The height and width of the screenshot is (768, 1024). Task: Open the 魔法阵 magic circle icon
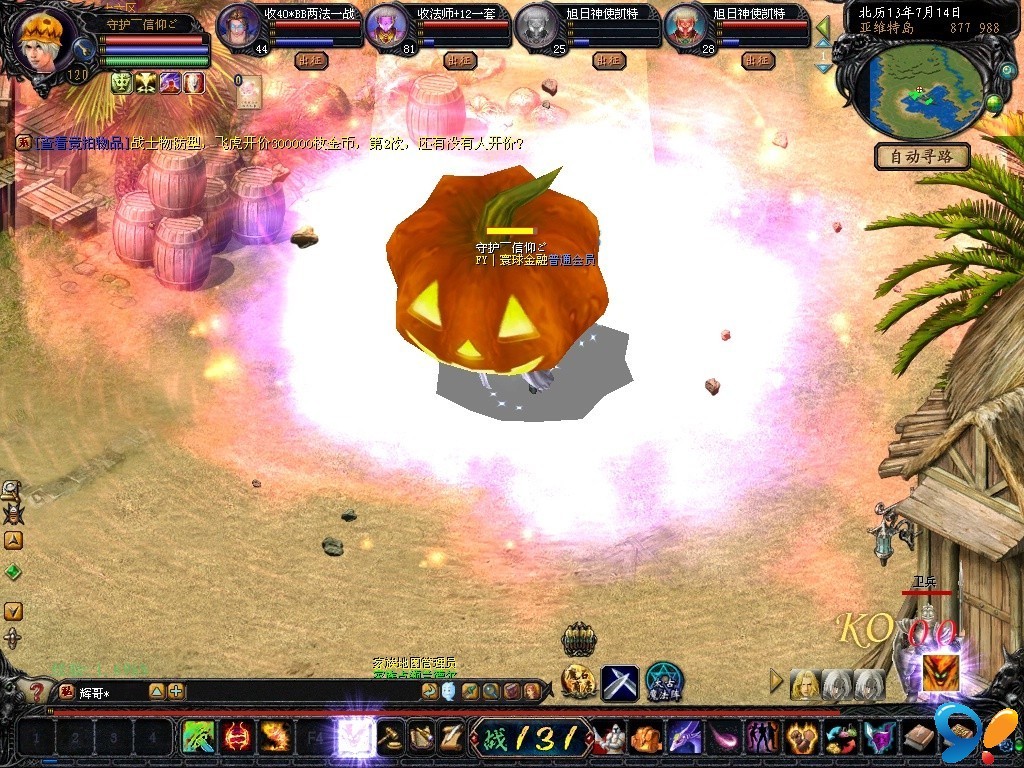coord(664,681)
